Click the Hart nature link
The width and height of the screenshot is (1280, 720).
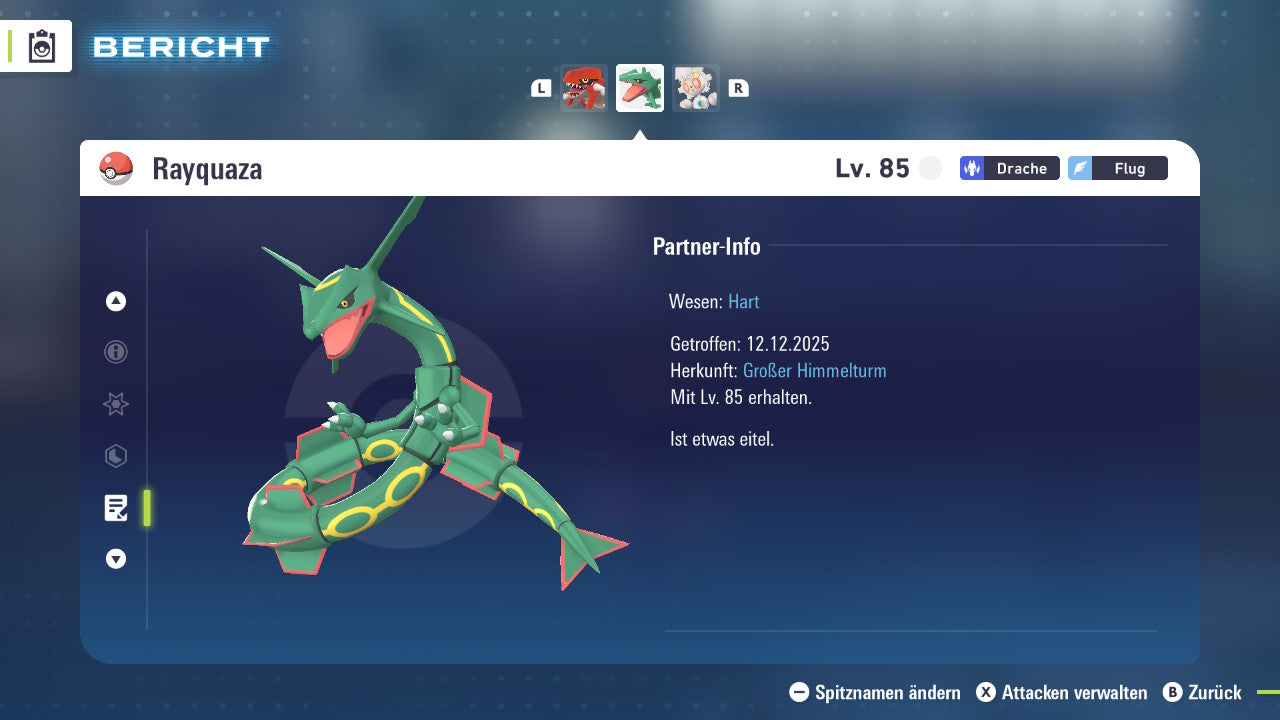point(743,301)
